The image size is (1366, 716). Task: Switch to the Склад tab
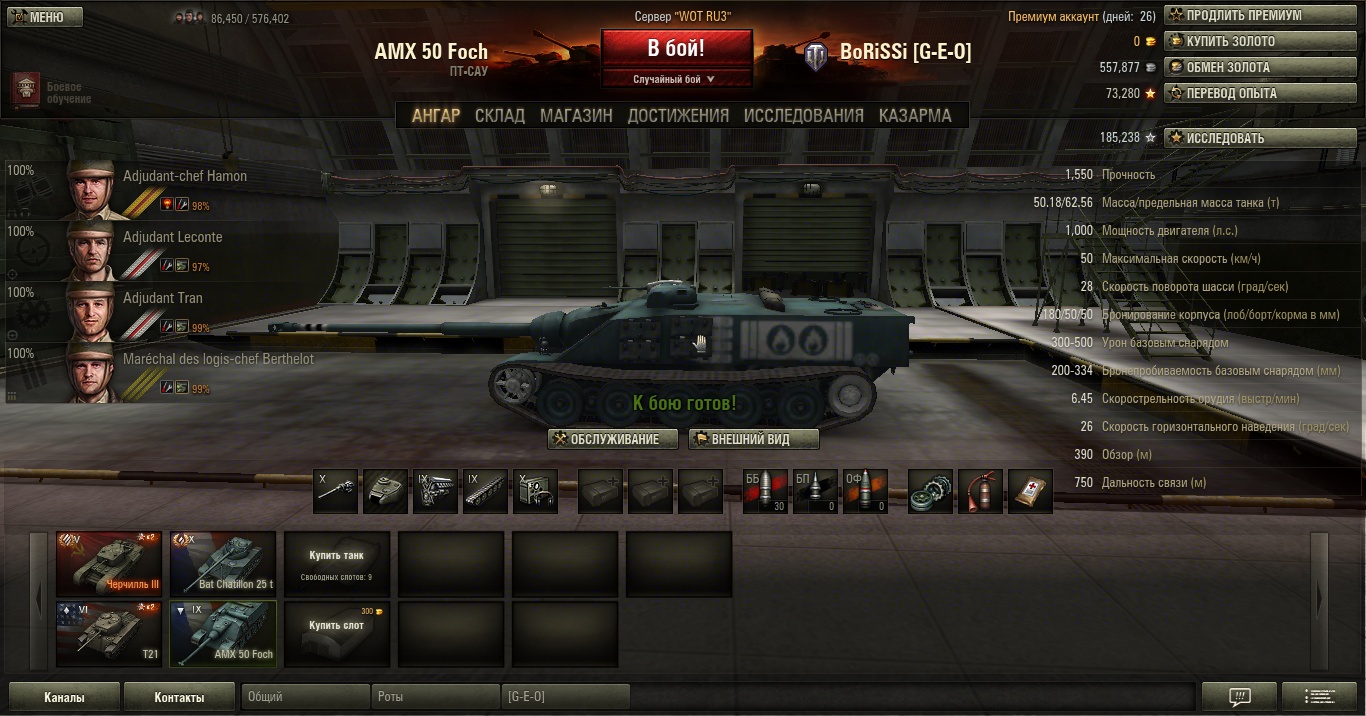coord(499,115)
